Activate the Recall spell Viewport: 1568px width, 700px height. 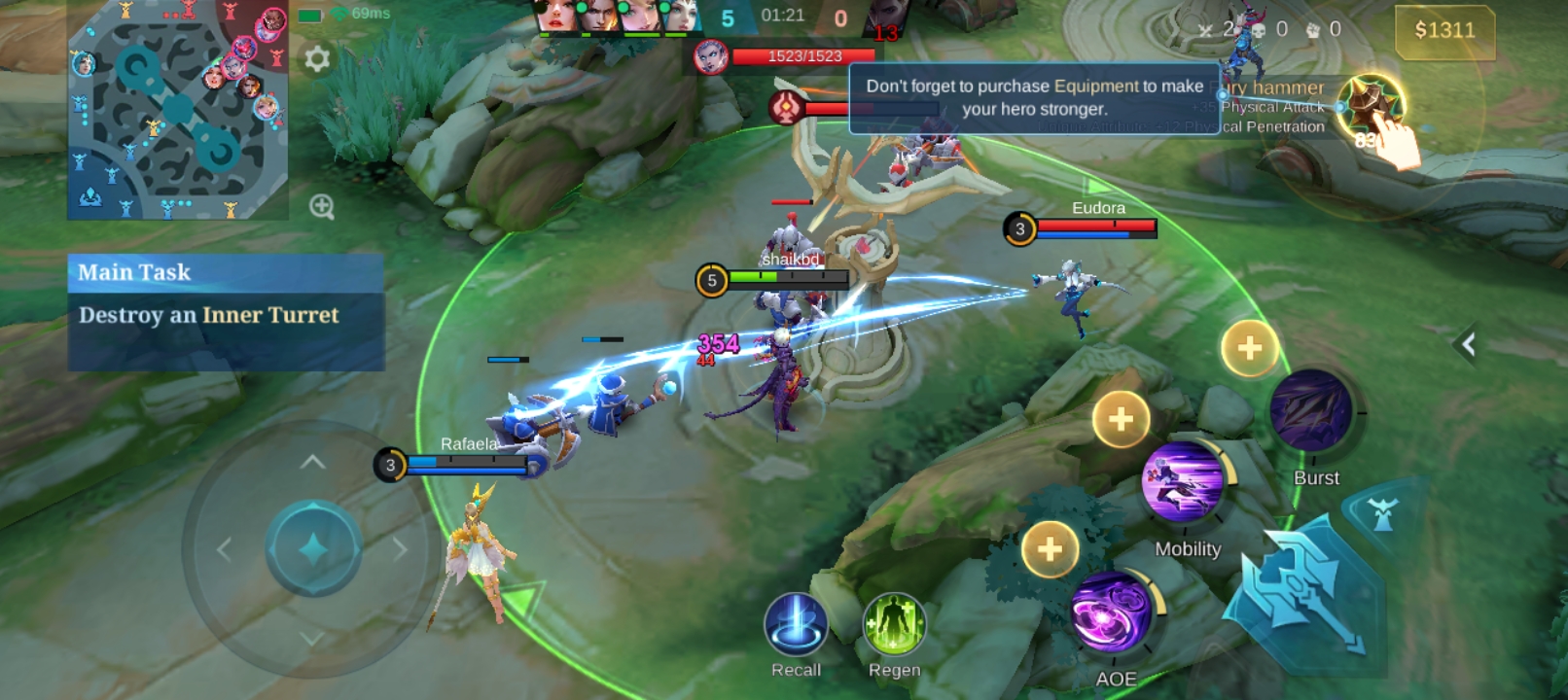tap(796, 625)
